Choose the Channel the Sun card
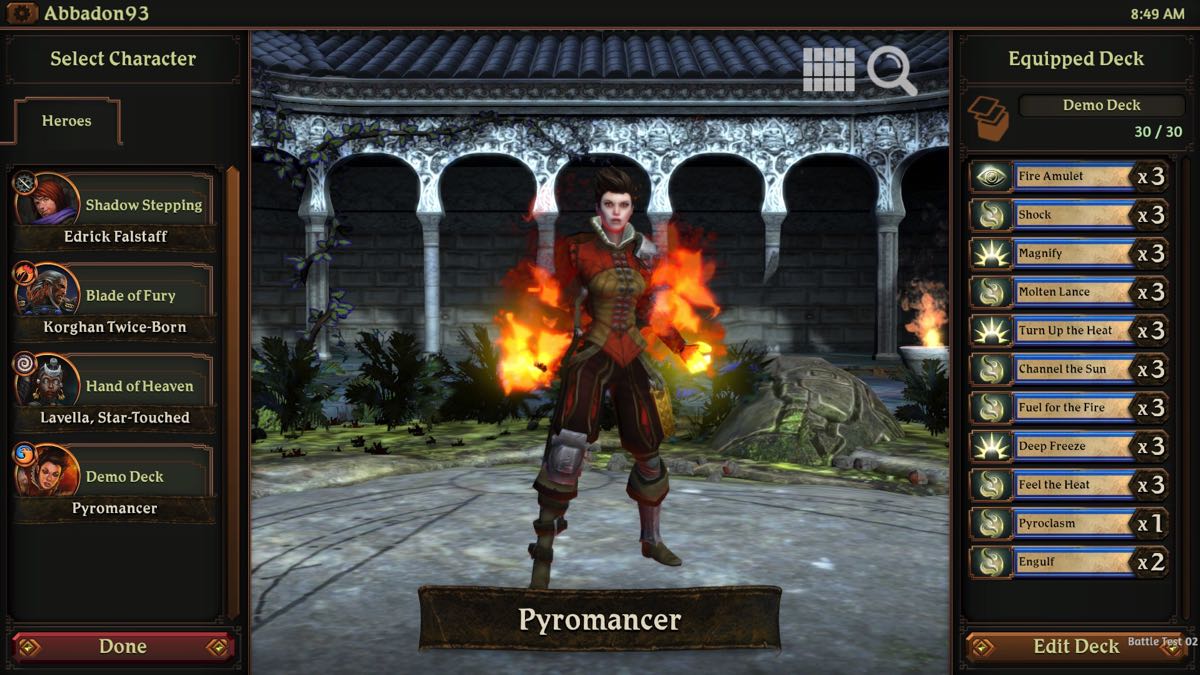The image size is (1200, 675). 1070,369
